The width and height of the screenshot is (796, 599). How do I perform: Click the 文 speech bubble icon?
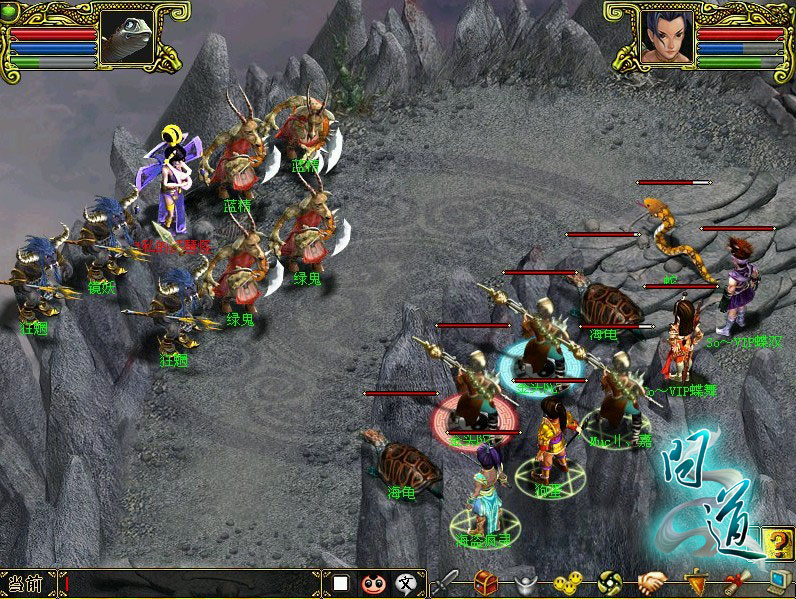(x=404, y=583)
